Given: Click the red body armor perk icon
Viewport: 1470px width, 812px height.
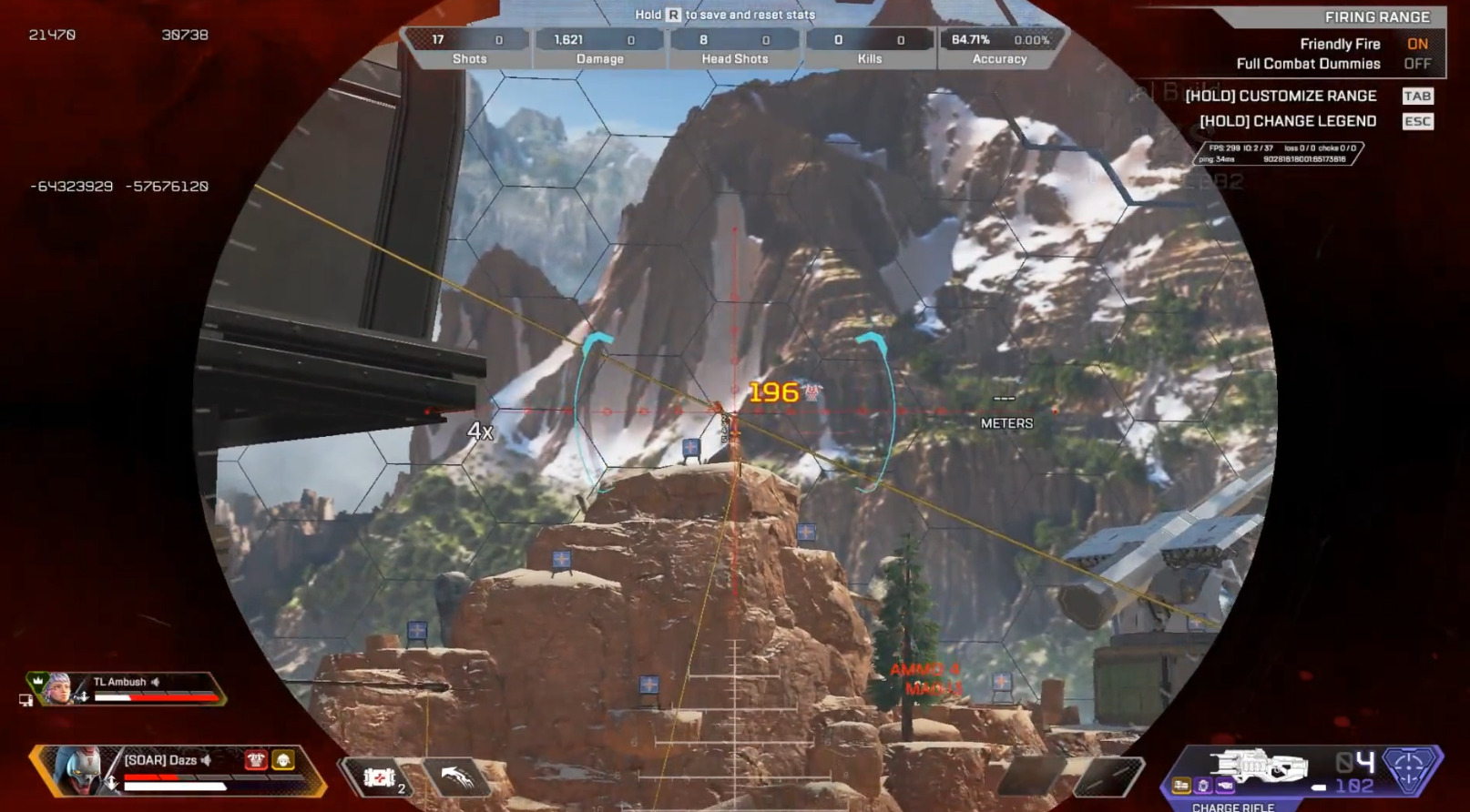Looking at the screenshot, I should pyautogui.click(x=256, y=759).
